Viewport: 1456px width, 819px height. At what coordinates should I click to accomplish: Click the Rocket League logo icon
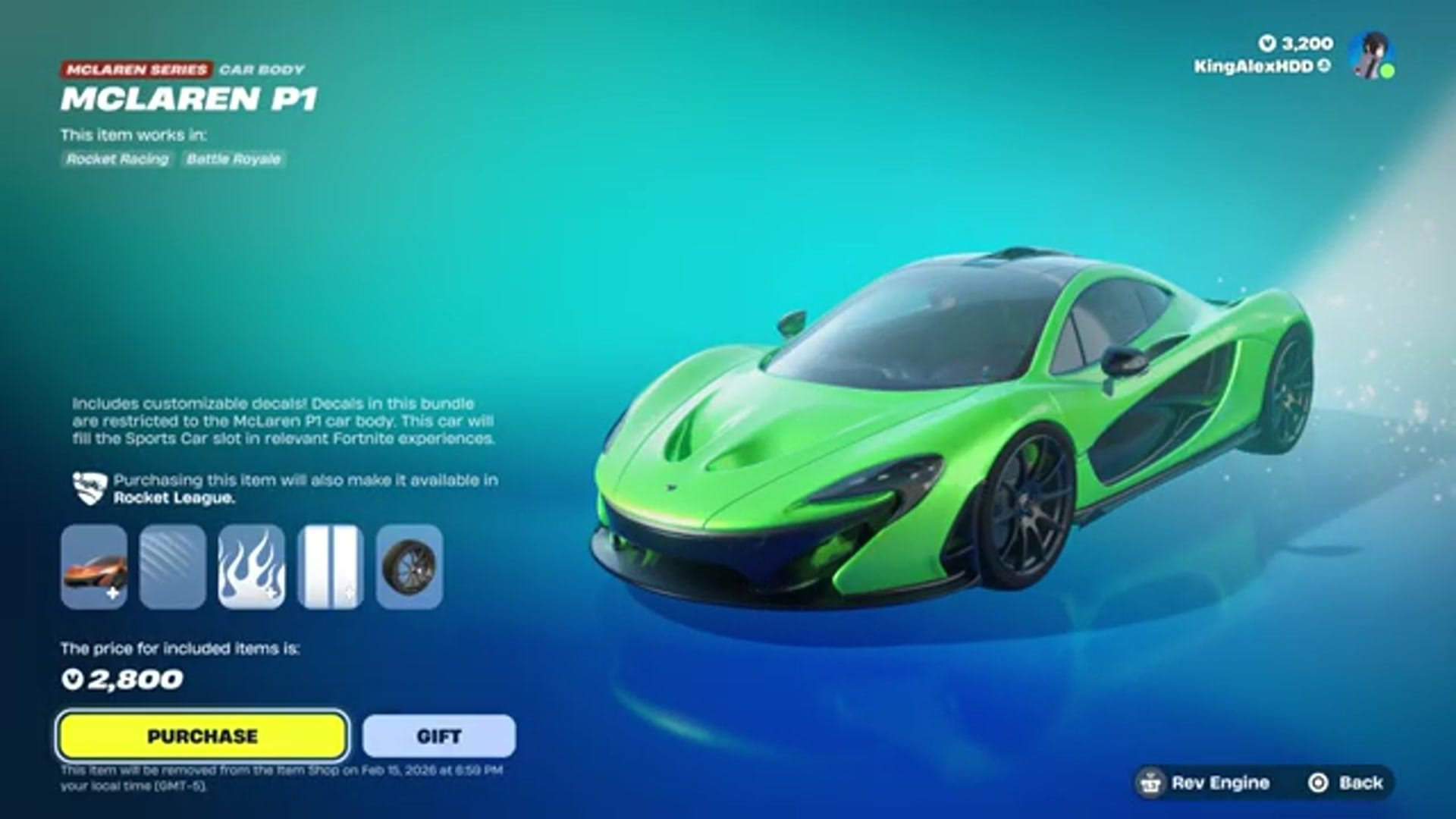(89, 488)
